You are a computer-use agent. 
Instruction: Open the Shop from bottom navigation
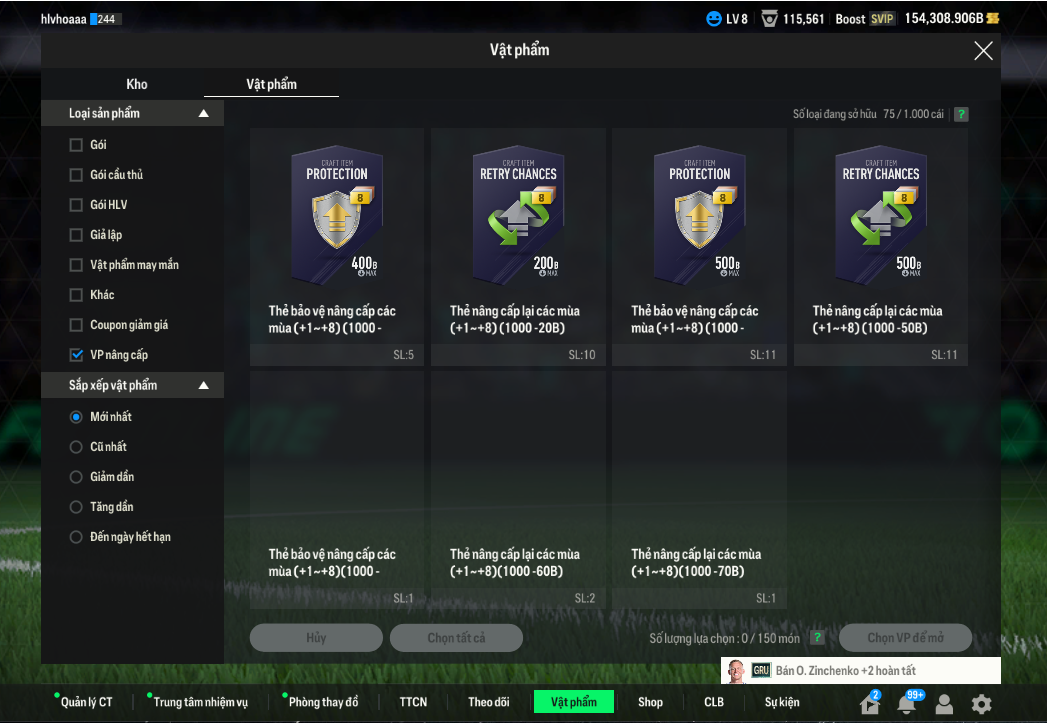click(650, 702)
